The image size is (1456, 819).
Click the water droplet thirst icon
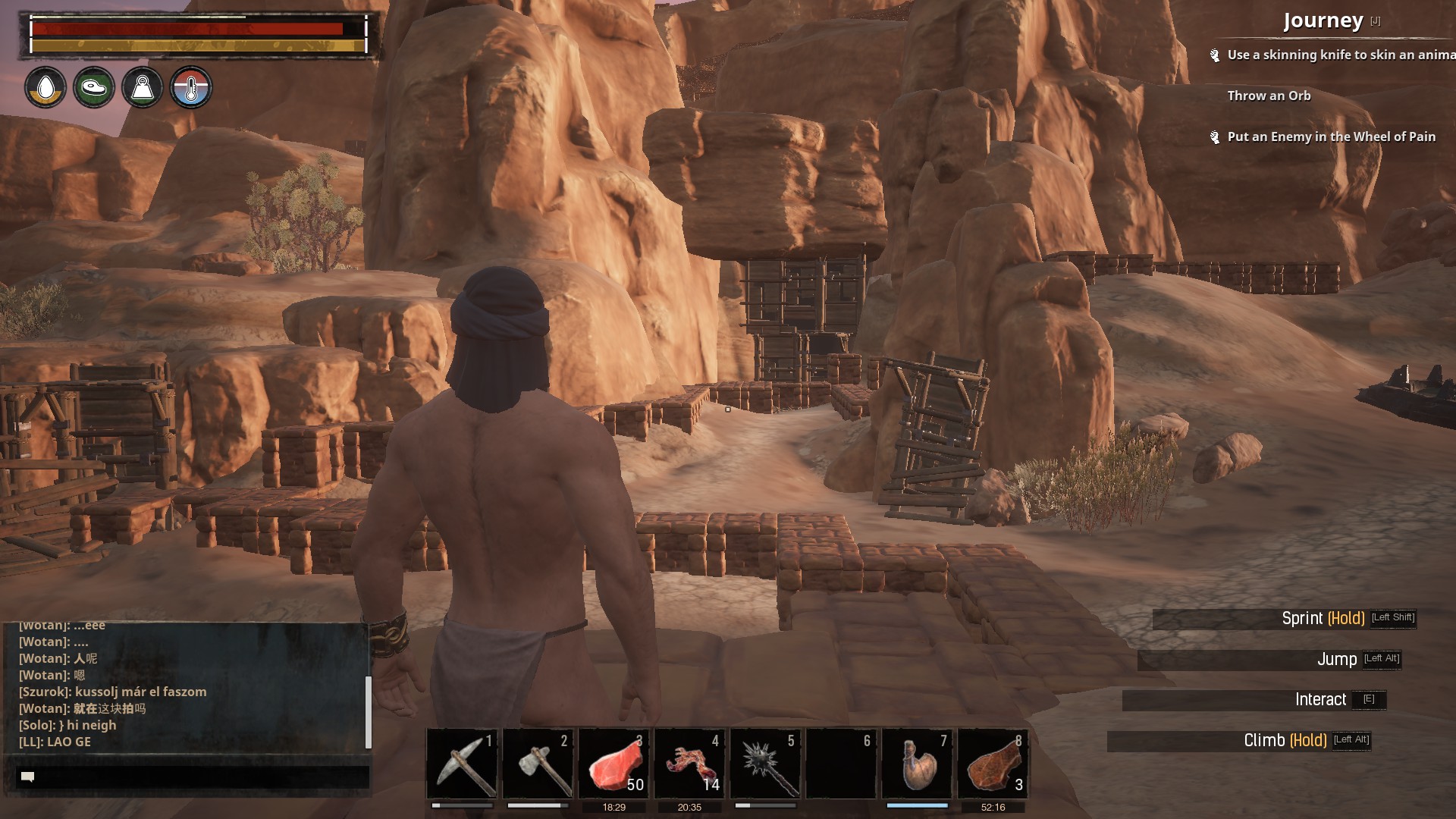45,88
